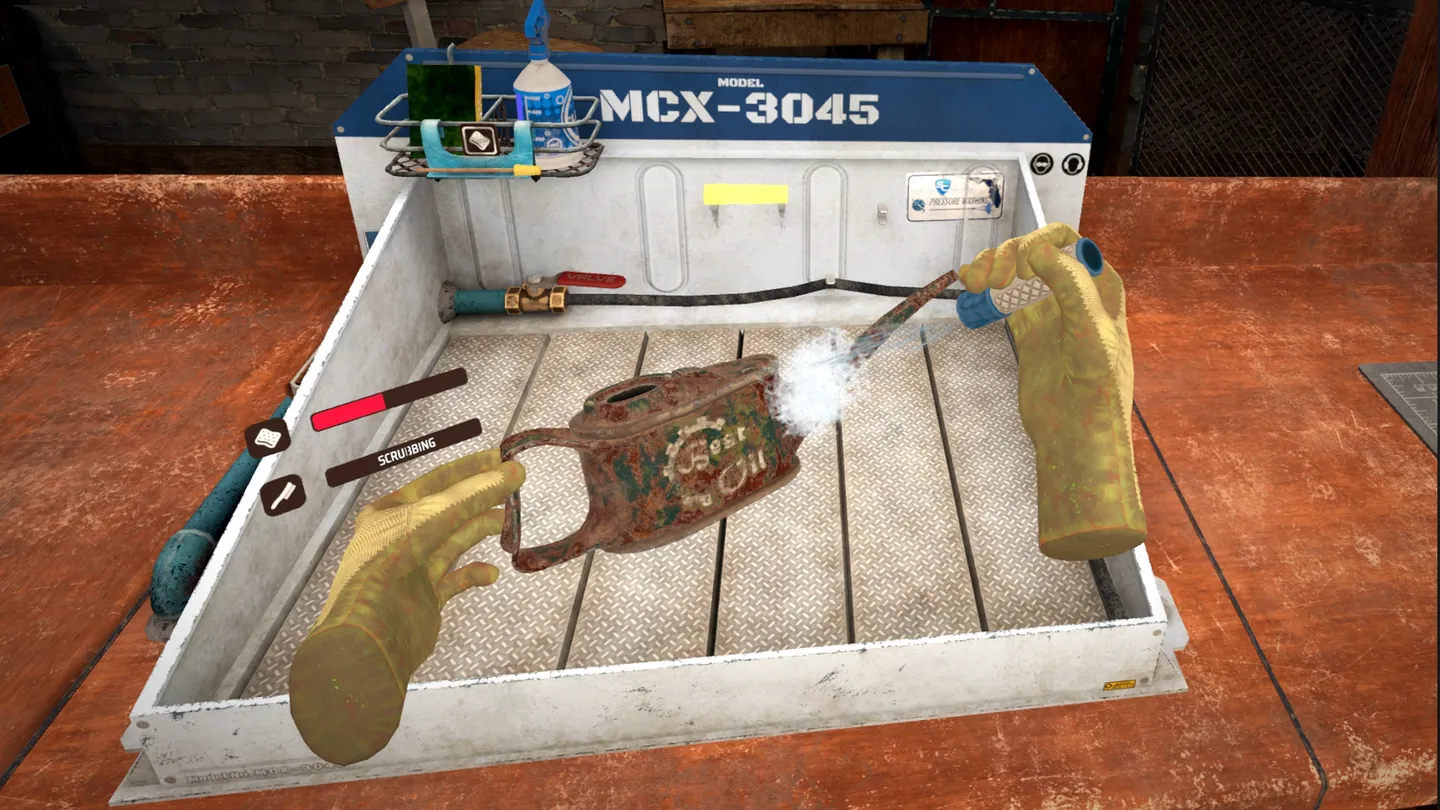Click the face mask safety icon
This screenshot has height=810, width=1440.
tap(1042, 163)
